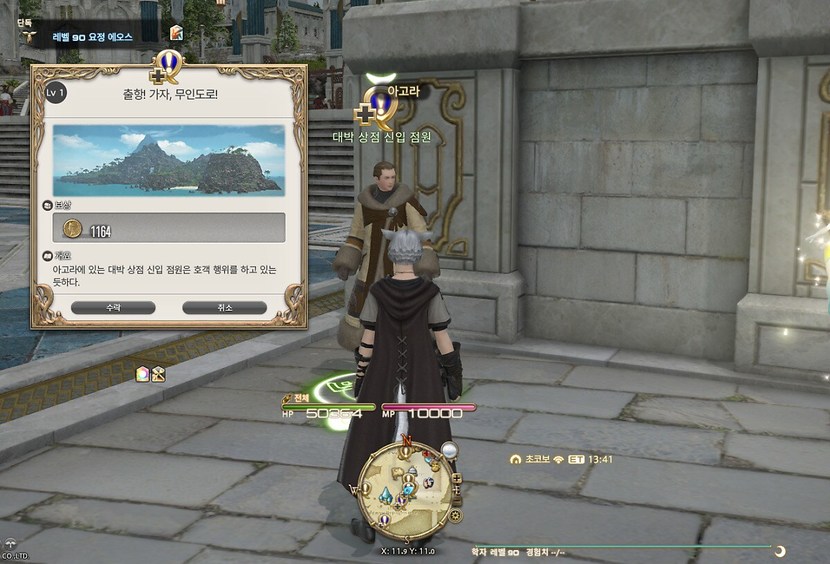
Task: Select the gil coin reward icon
Action: 72,229
